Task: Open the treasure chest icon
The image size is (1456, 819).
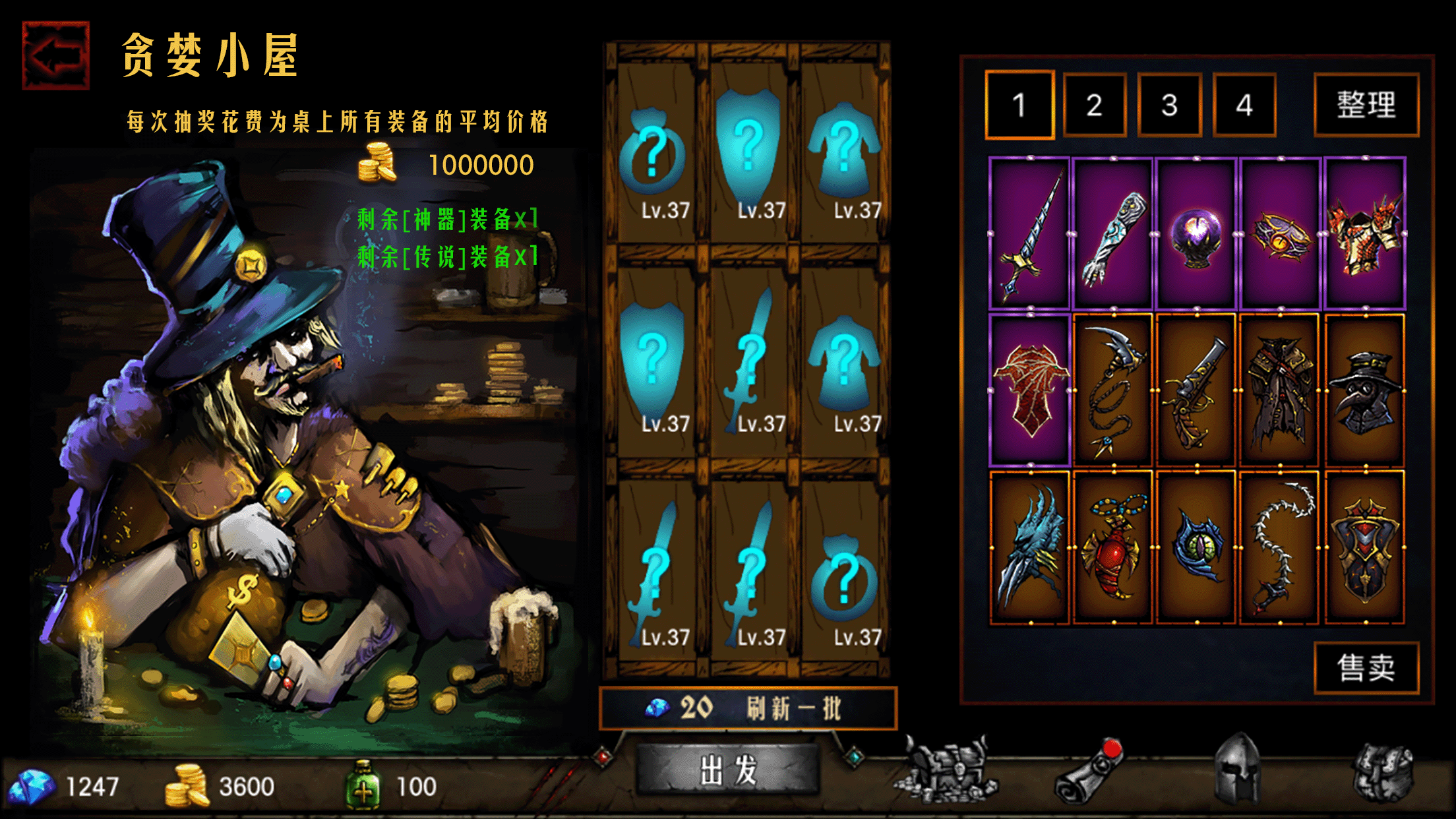Action: click(x=946, y=770)
